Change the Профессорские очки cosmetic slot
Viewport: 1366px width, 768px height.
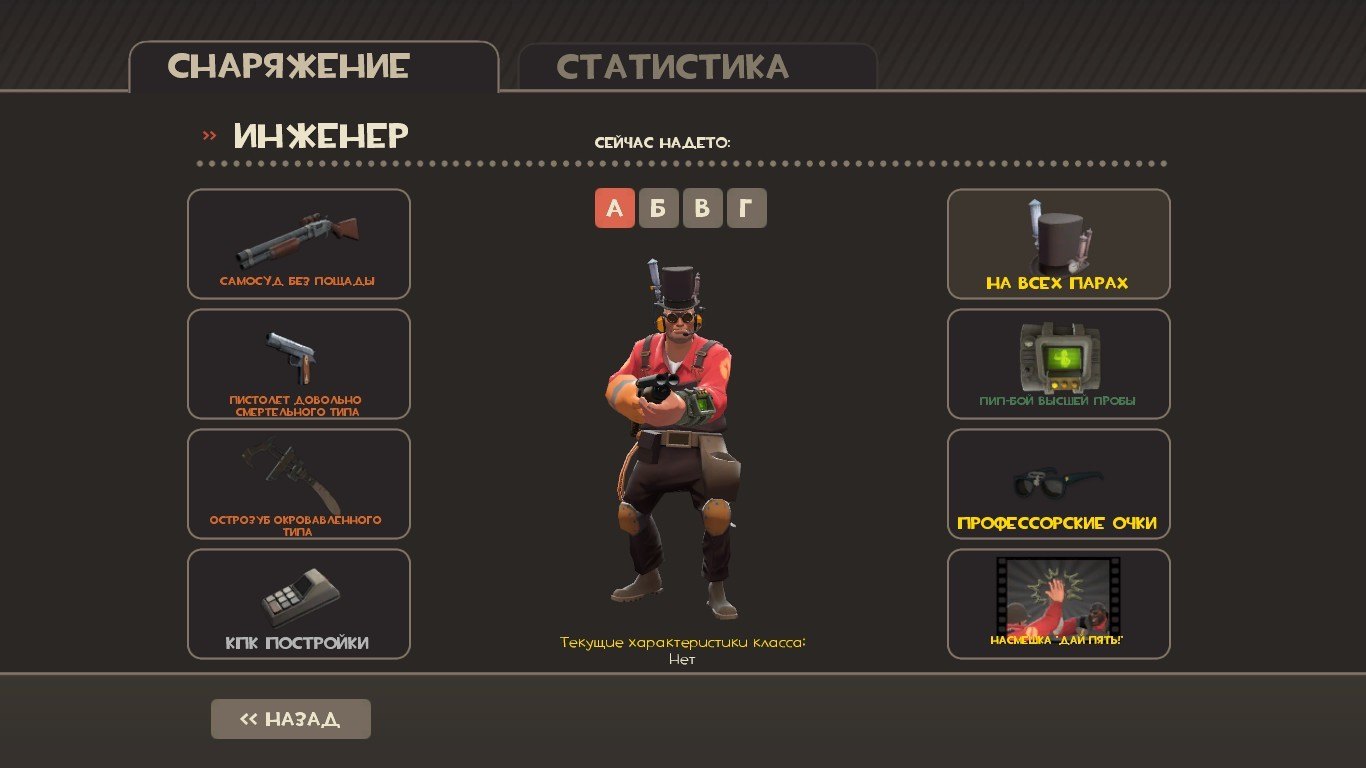pyautogui.click(x=1058, y=484)
